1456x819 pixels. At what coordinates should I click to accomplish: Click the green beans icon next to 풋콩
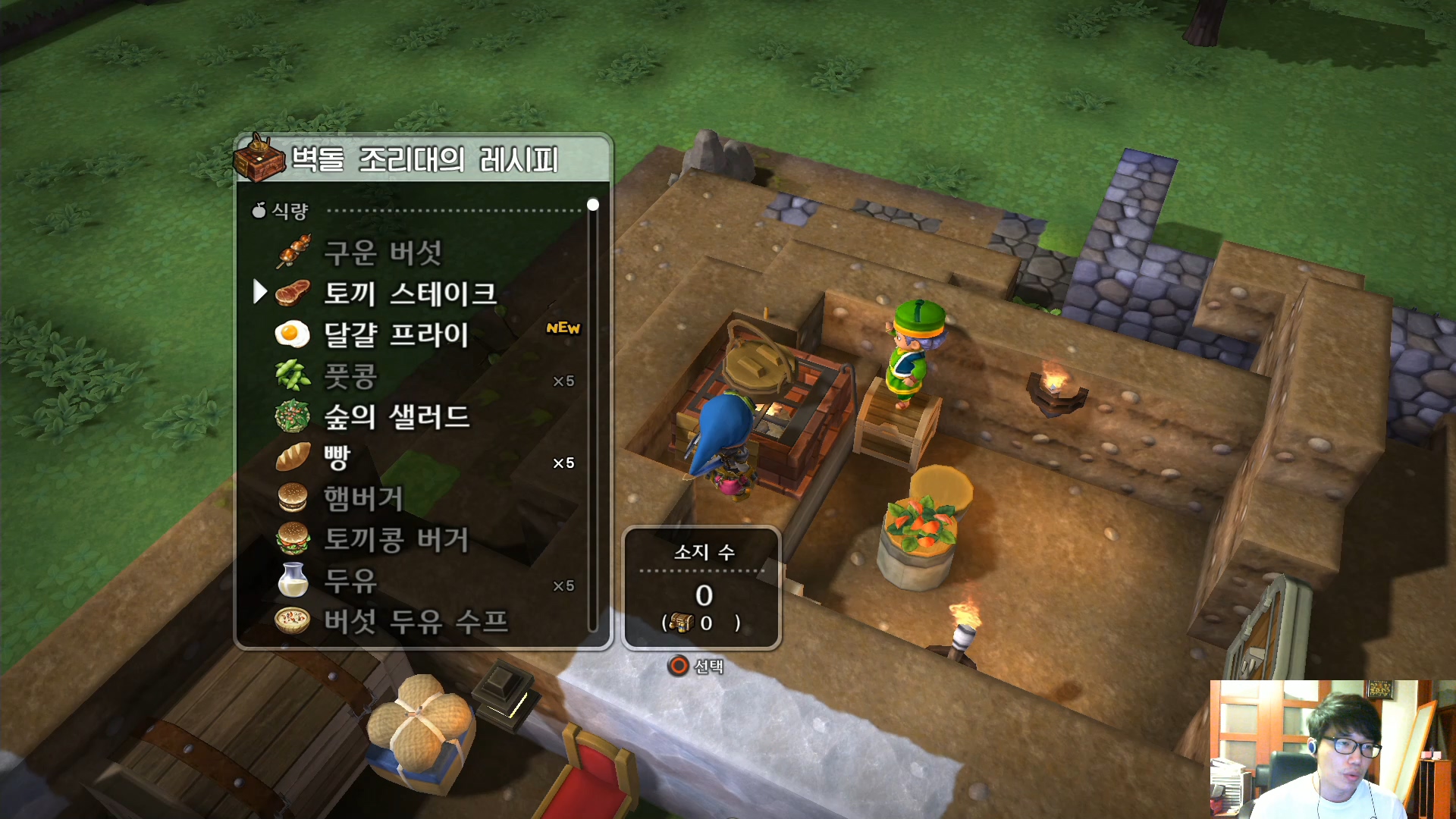(293, 376)
